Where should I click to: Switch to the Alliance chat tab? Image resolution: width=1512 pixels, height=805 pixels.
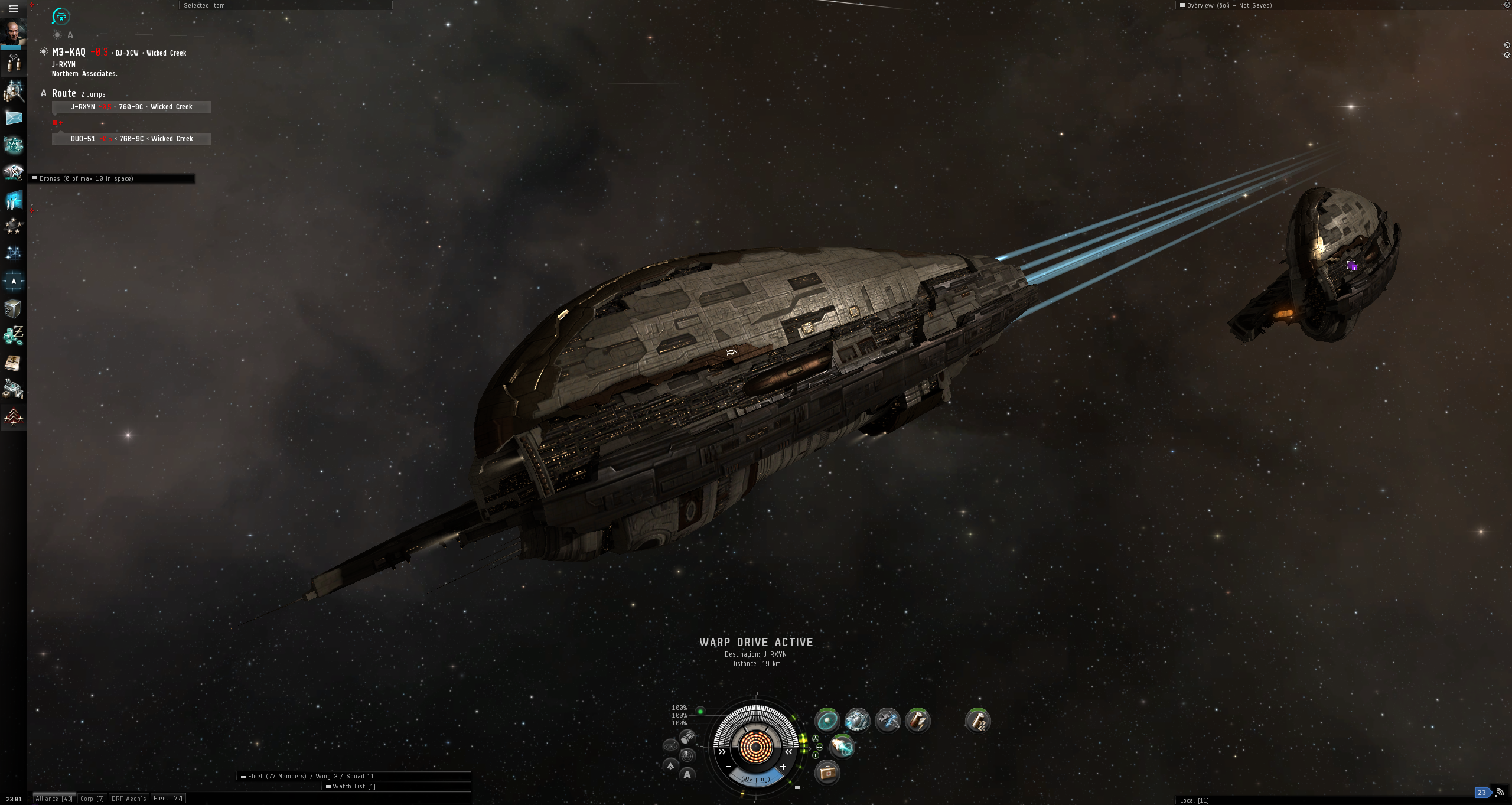click(x=54, y=799)
